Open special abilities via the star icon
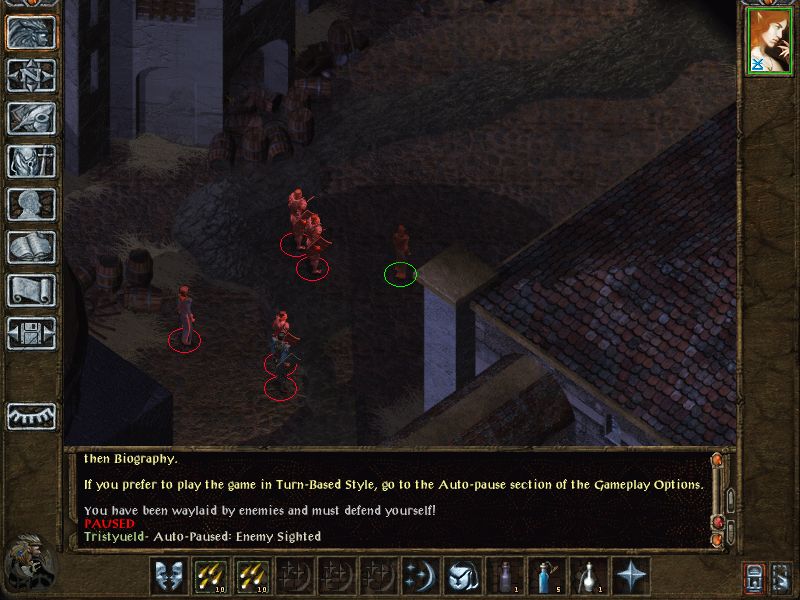This screenshot has width=800, height=600. (x=630, y=576)
